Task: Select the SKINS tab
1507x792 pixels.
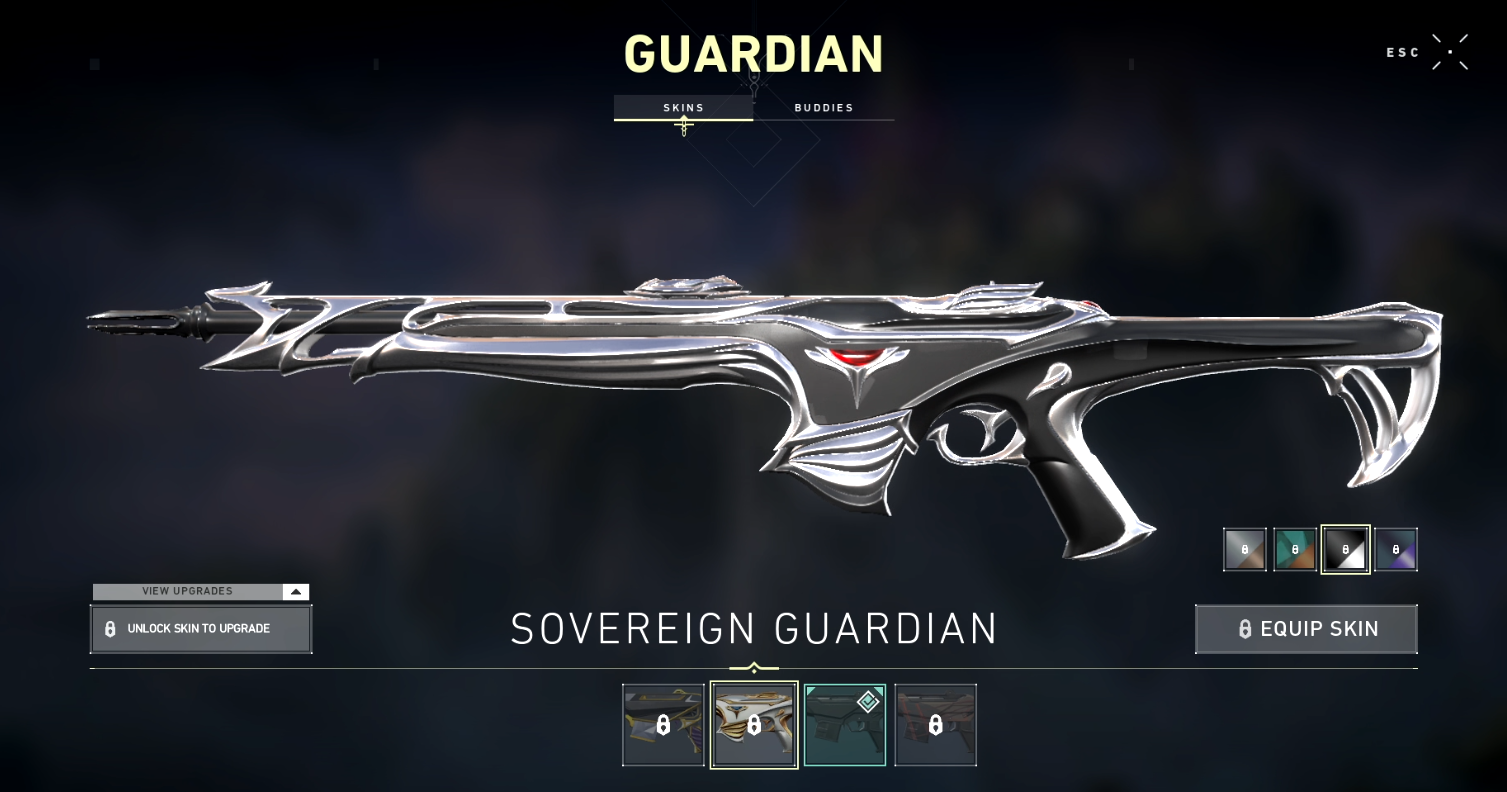Action: click(684, 108)
